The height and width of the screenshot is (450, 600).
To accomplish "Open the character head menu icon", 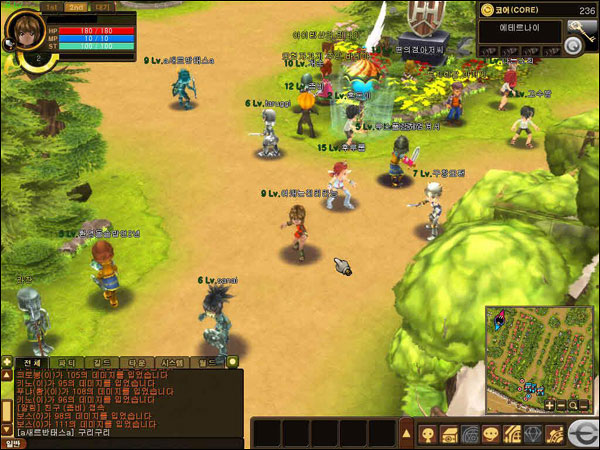I will tap(427, 434).
